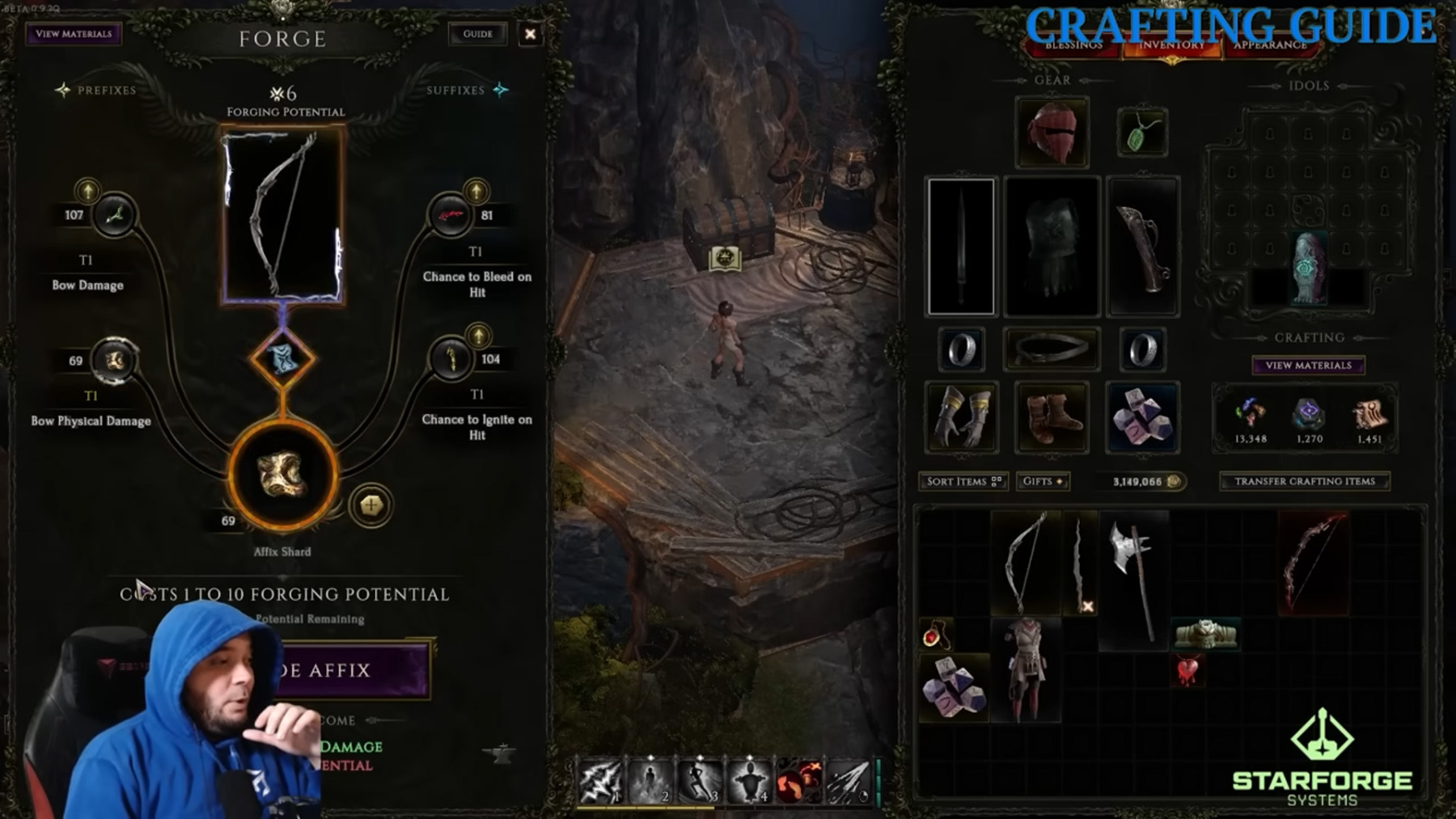This screenshot has width=1456, height=819.
Task: Transfer crafting items to materials
Action: pyautogui.click(x=1304, y=481)
